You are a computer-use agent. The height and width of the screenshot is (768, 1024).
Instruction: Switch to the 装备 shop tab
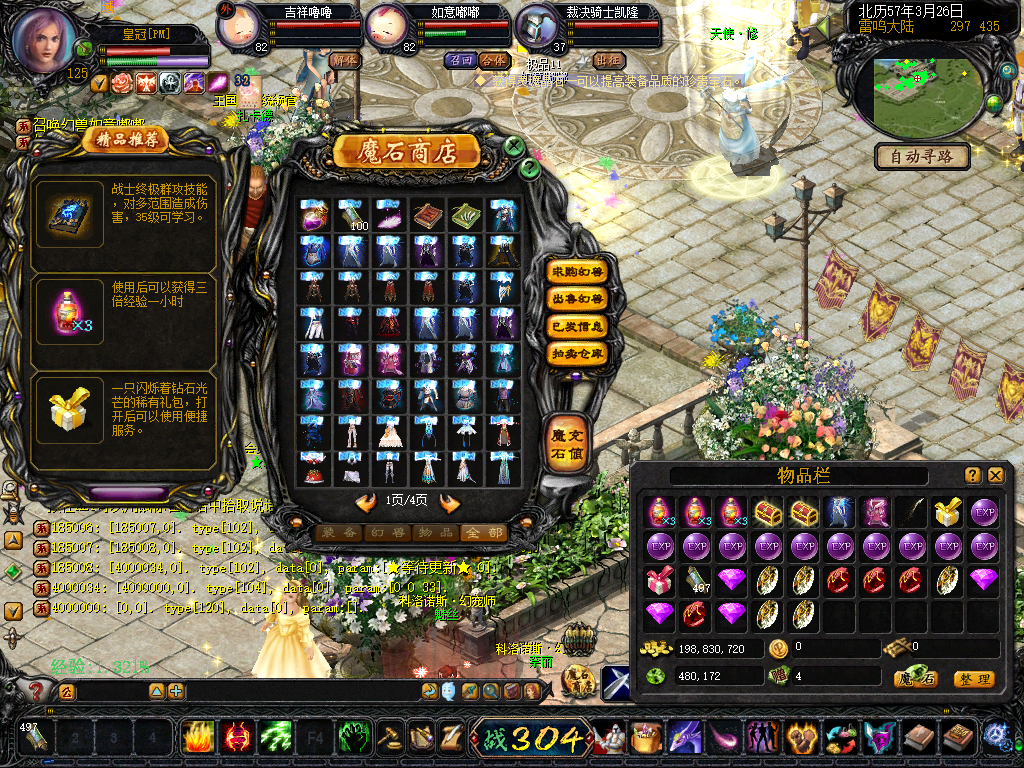[x=338, y=533]
